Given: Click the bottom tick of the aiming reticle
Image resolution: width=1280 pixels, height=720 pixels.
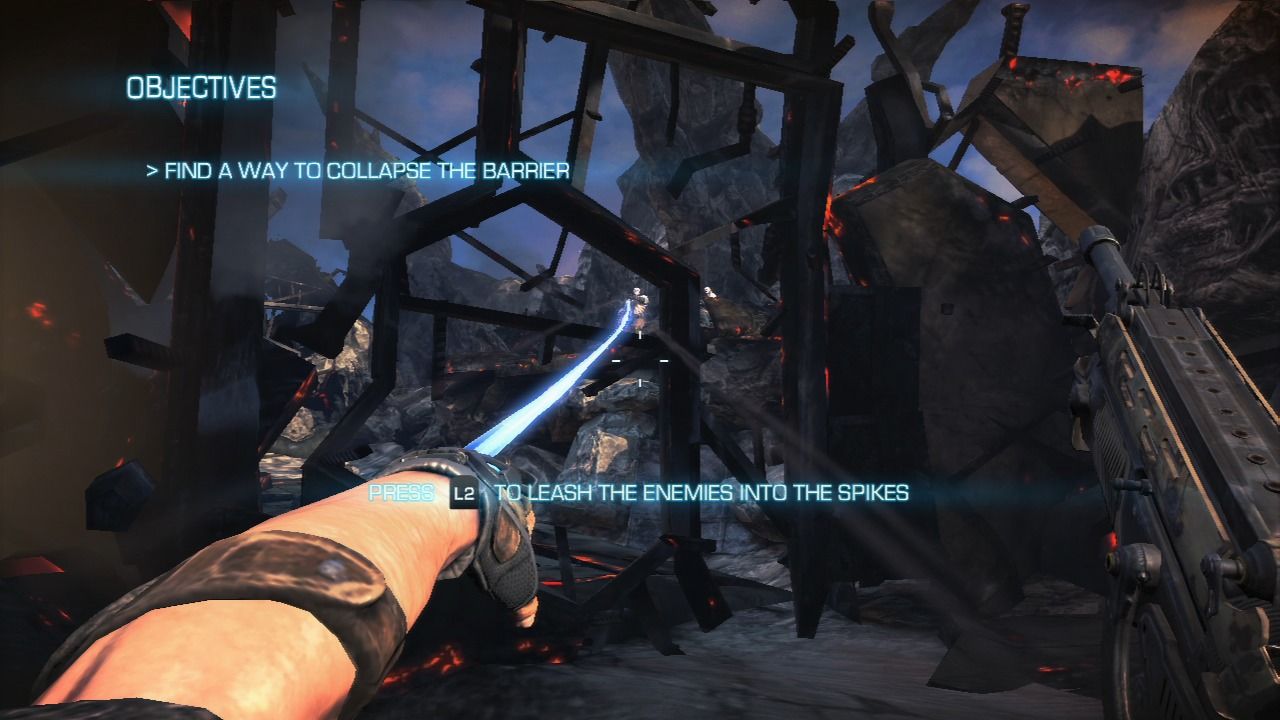Looking at the screenshot, I should pos(640,382).
